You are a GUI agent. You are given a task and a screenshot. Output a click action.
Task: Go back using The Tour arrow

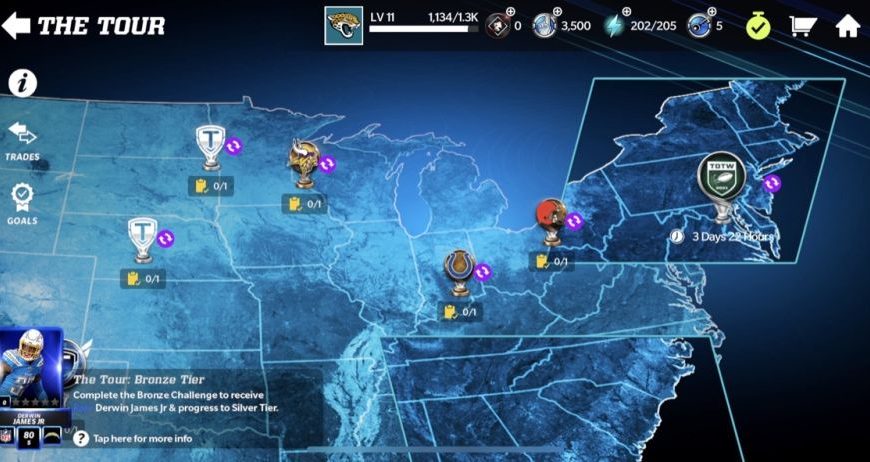coord(17,25)
